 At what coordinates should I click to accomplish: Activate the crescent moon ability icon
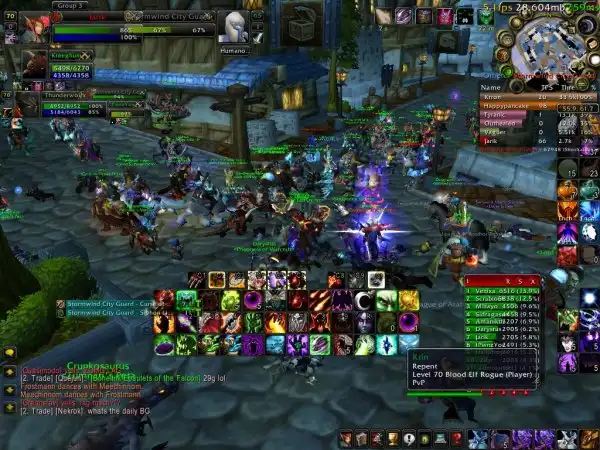364,300
